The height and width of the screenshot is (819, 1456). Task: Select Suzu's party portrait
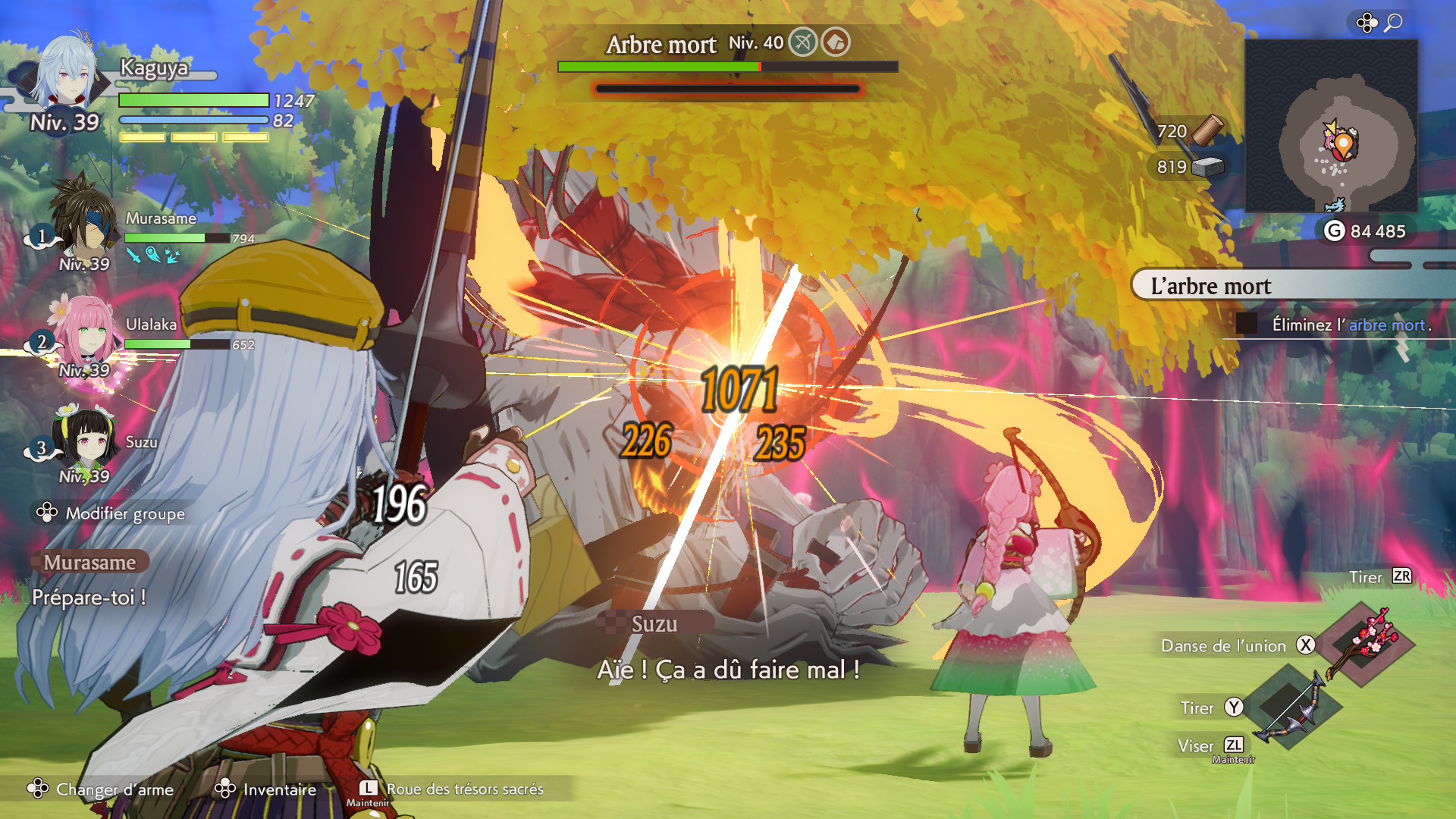tap(85, 438)
